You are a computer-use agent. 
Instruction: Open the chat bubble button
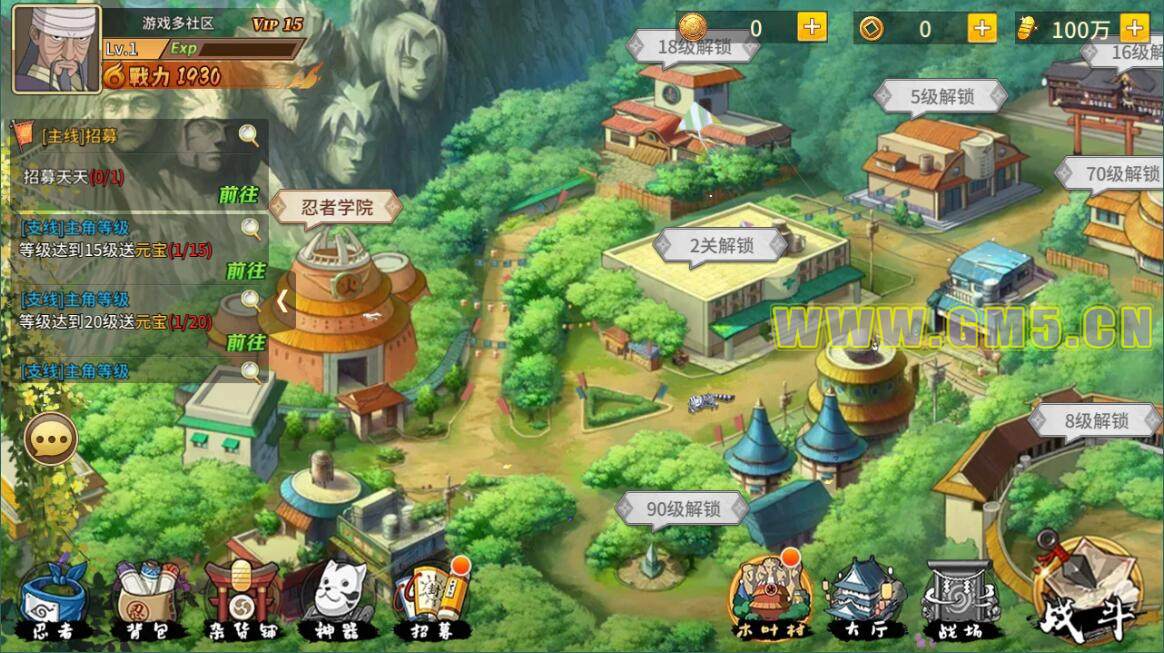pyautogui.click(x=50, y=439)
